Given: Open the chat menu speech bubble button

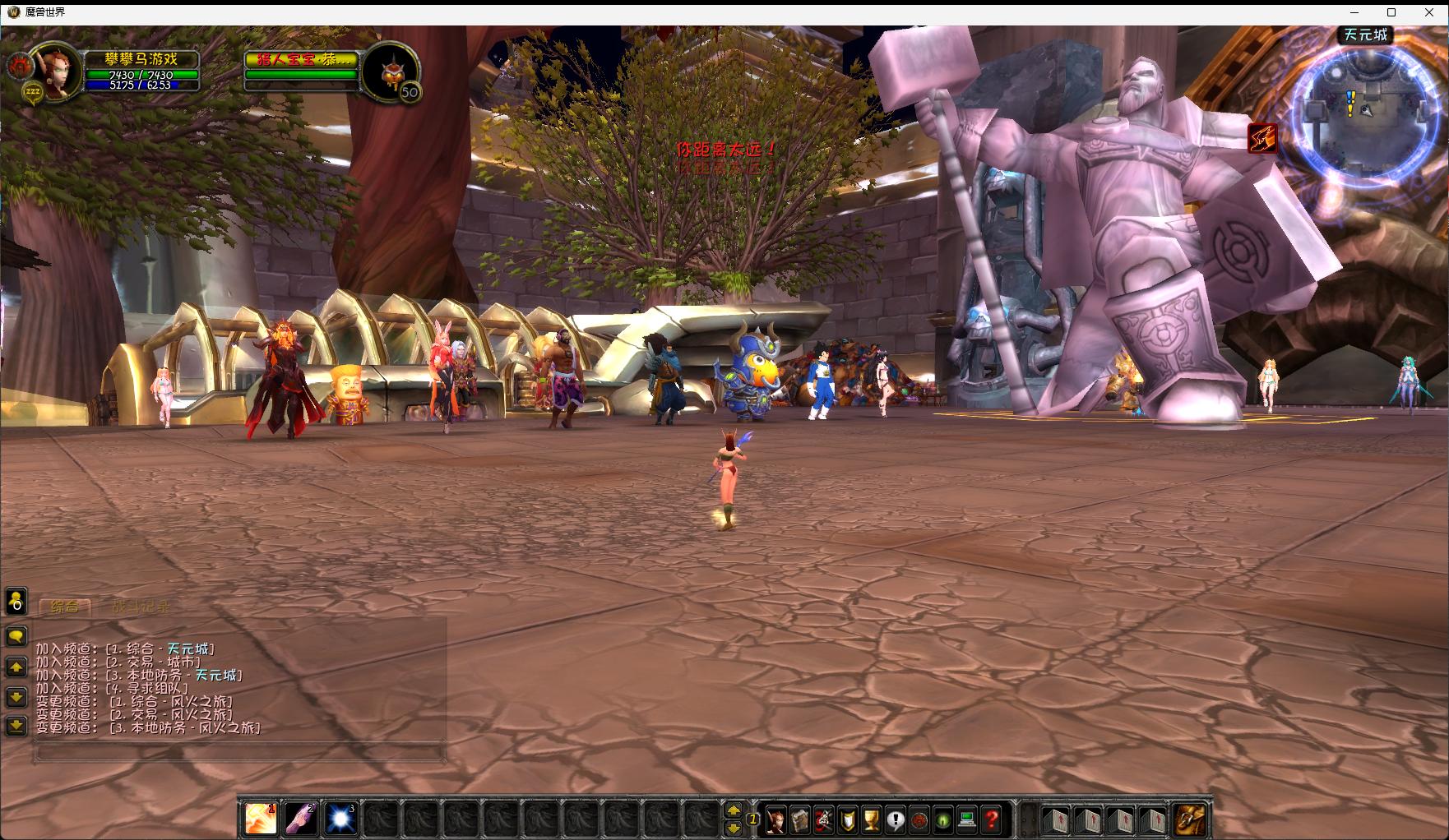Looking at the screenshot, I should [x=16, y=636].
